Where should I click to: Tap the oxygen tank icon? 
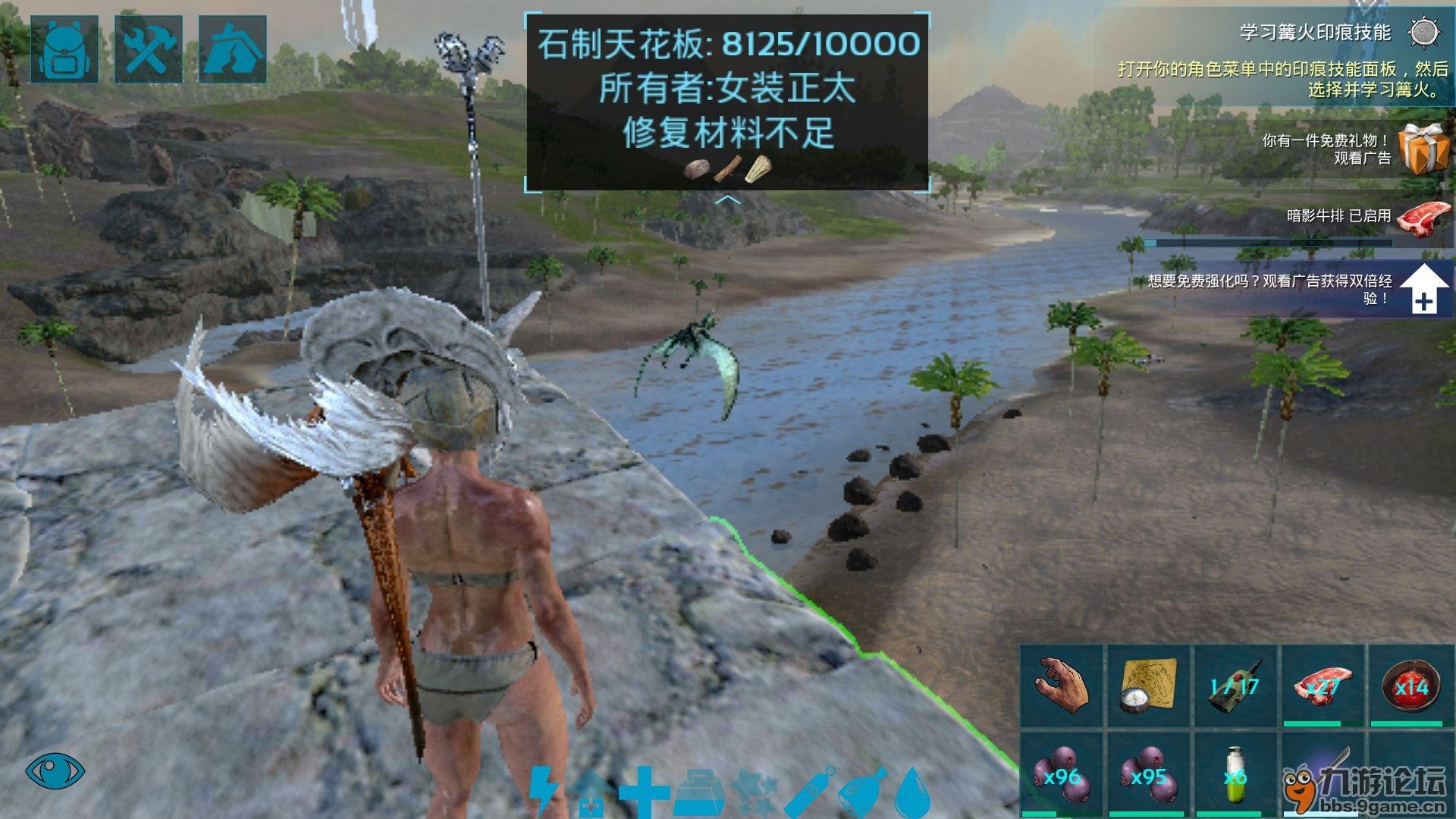(x=810, y=792)
